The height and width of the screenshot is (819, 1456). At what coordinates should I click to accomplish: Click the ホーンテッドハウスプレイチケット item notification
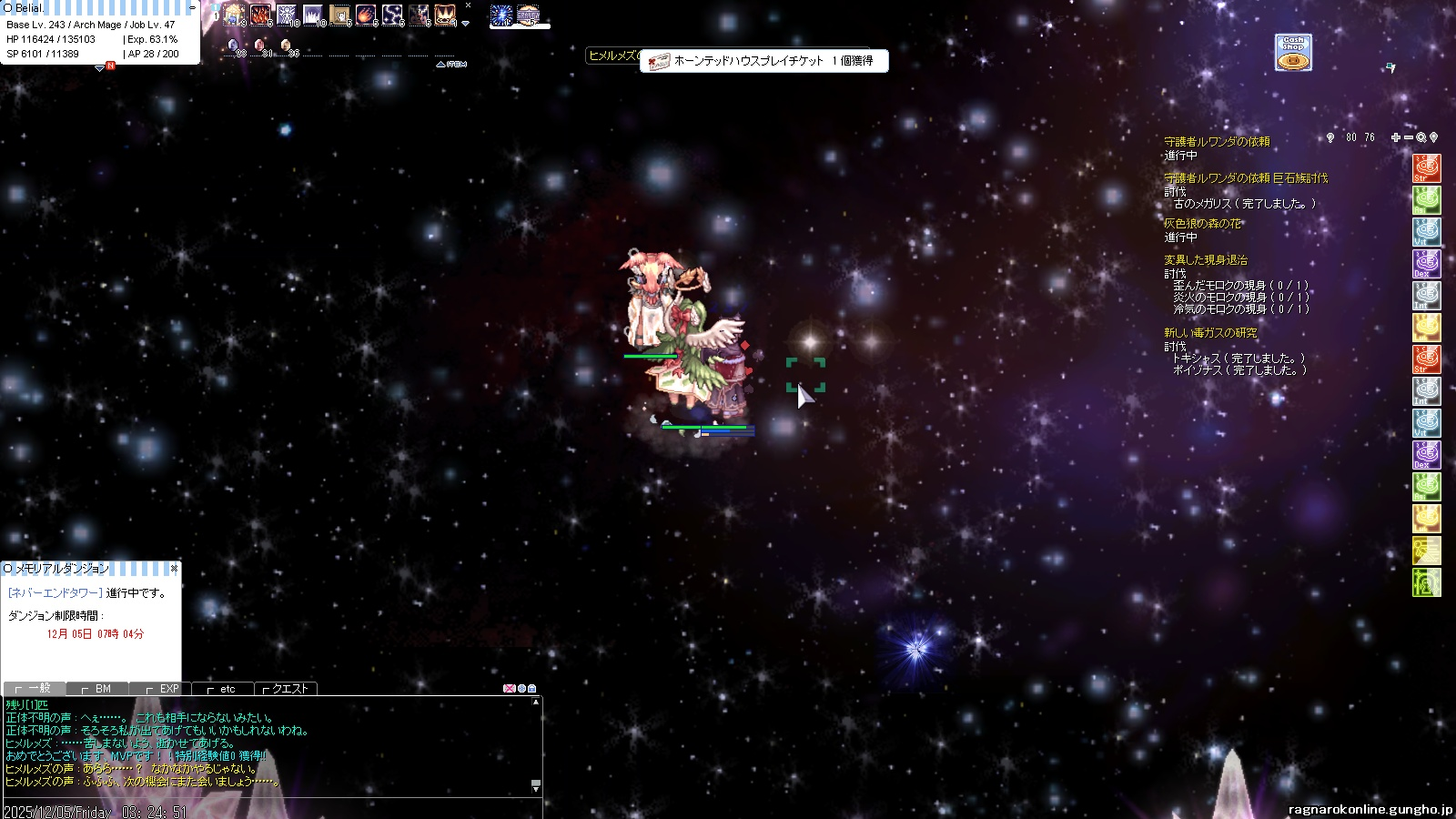pyautogui.click(x=763, y=61)
